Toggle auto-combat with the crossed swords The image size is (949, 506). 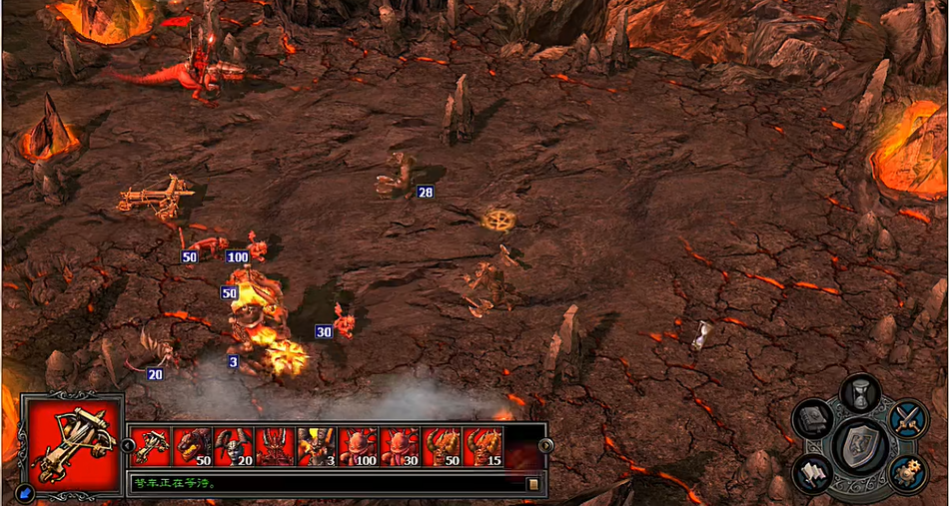[x=907, y=418]
